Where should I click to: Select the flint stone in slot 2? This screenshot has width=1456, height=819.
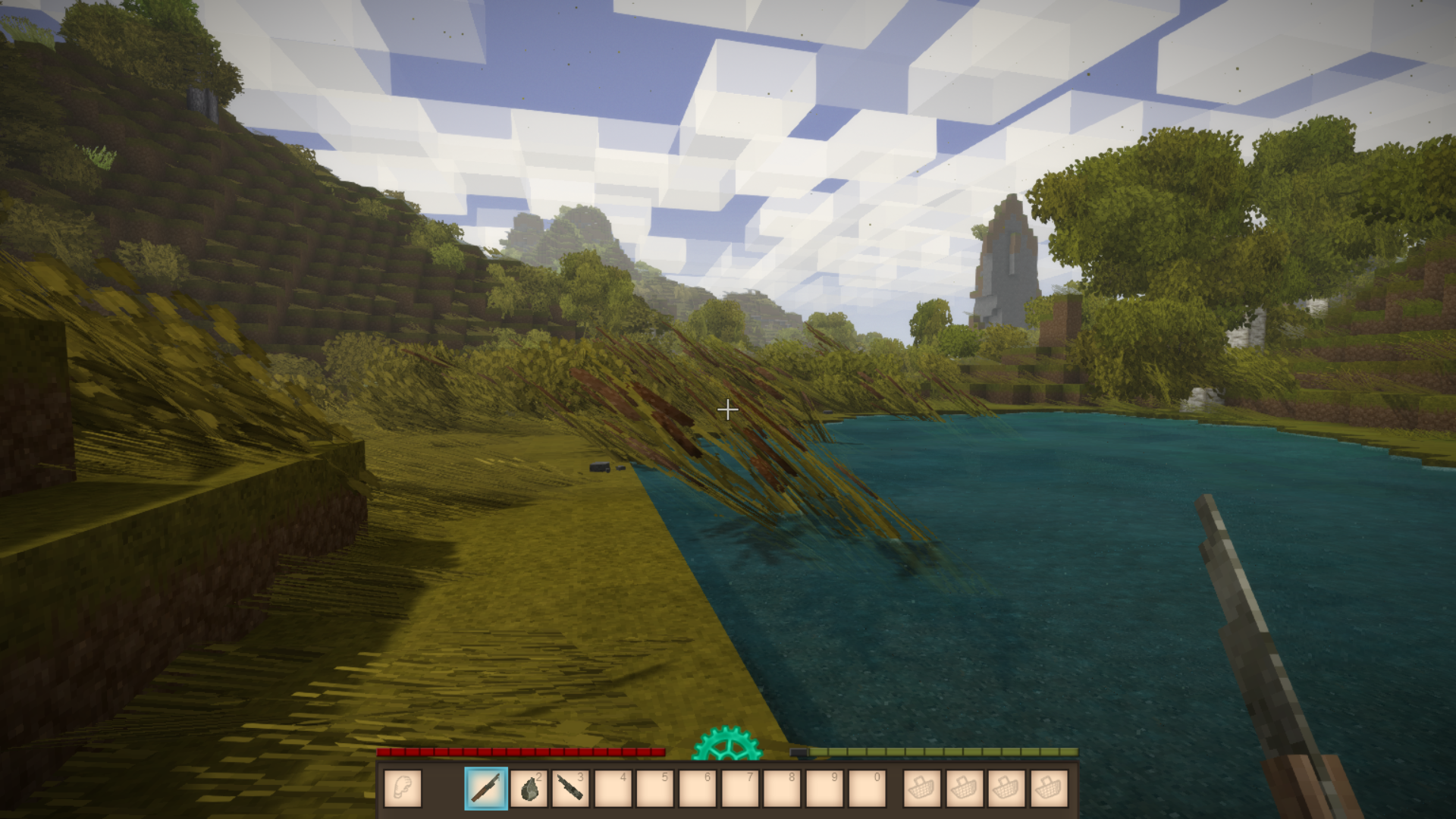point(529,789)
